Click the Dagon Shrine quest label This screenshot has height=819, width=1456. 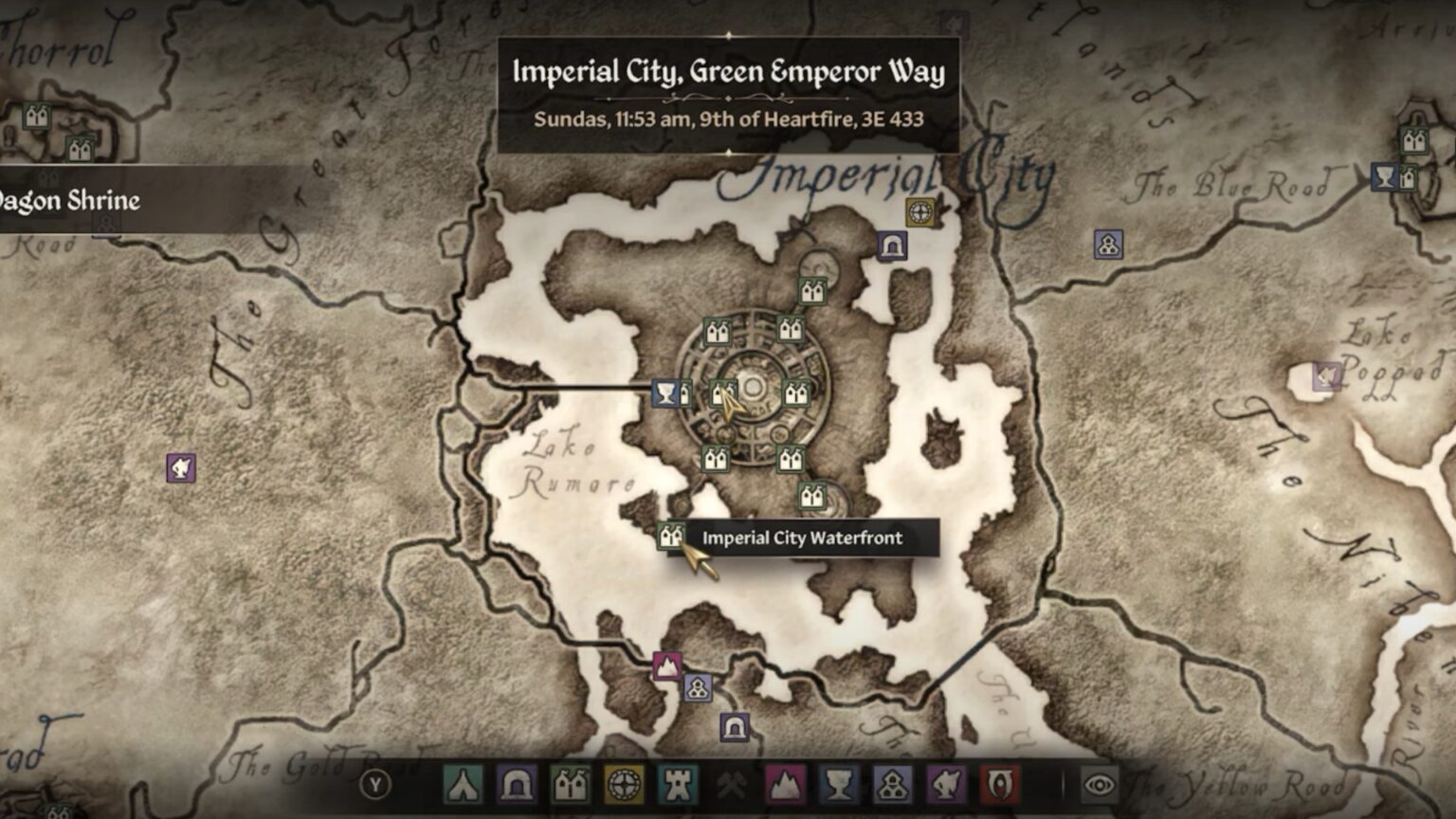pos(70,201)
